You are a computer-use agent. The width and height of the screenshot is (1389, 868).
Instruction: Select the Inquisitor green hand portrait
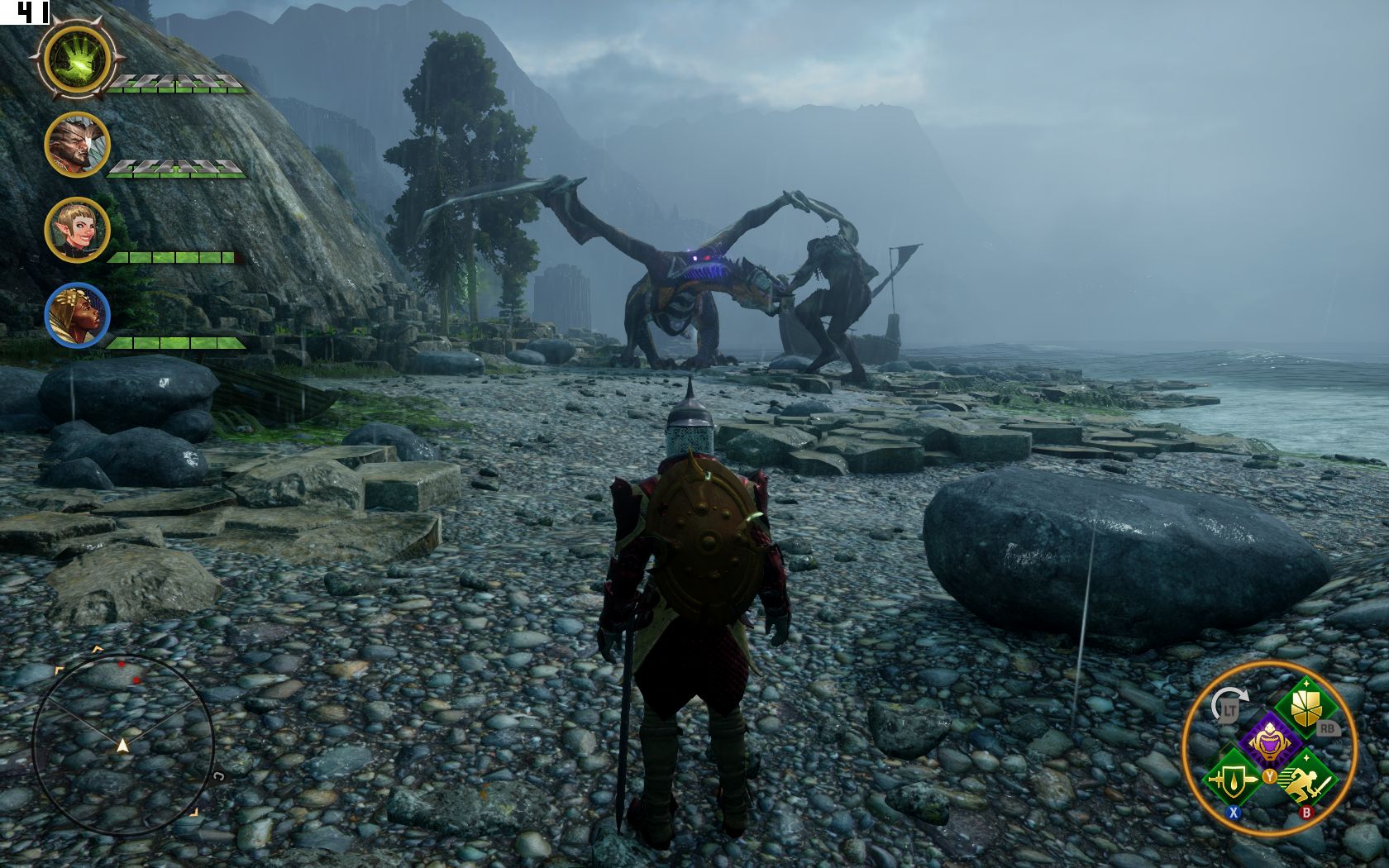[77, 59]
